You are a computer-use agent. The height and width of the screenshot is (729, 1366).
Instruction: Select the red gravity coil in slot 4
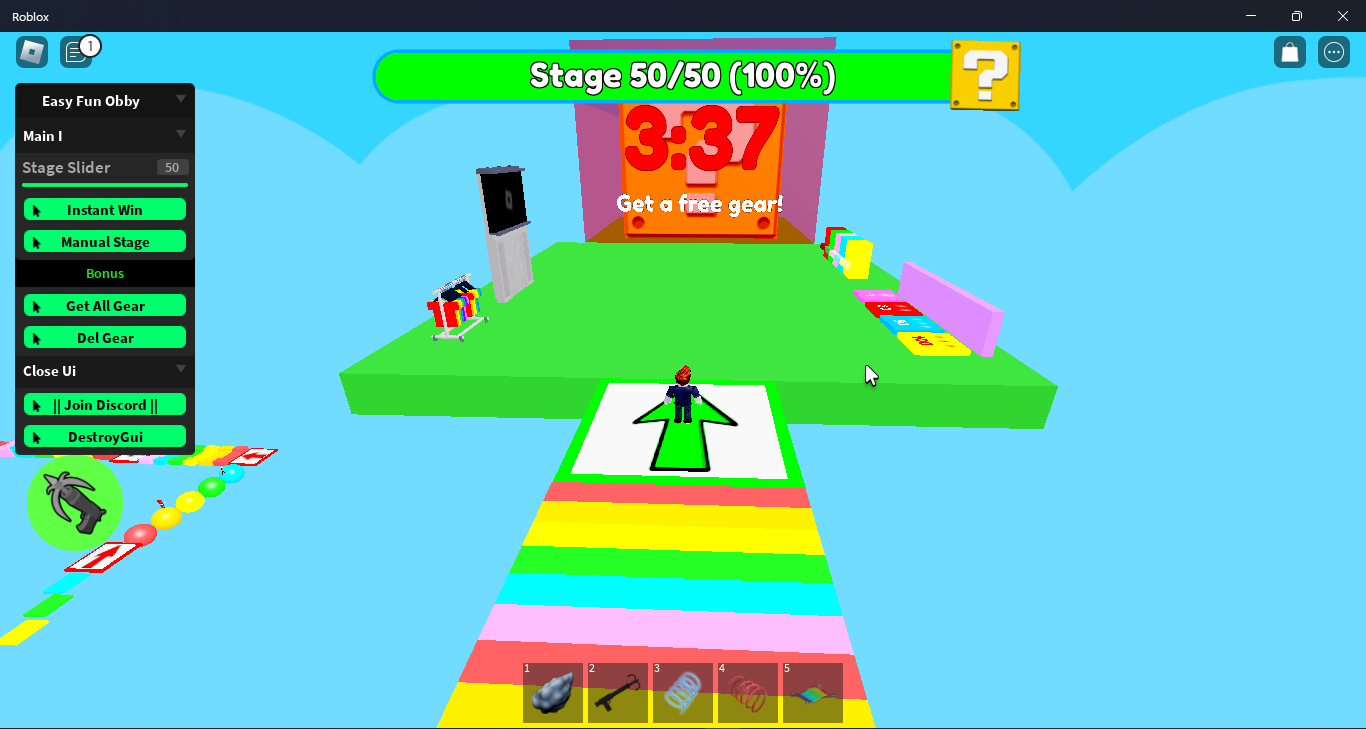click(x=748, y=692)
